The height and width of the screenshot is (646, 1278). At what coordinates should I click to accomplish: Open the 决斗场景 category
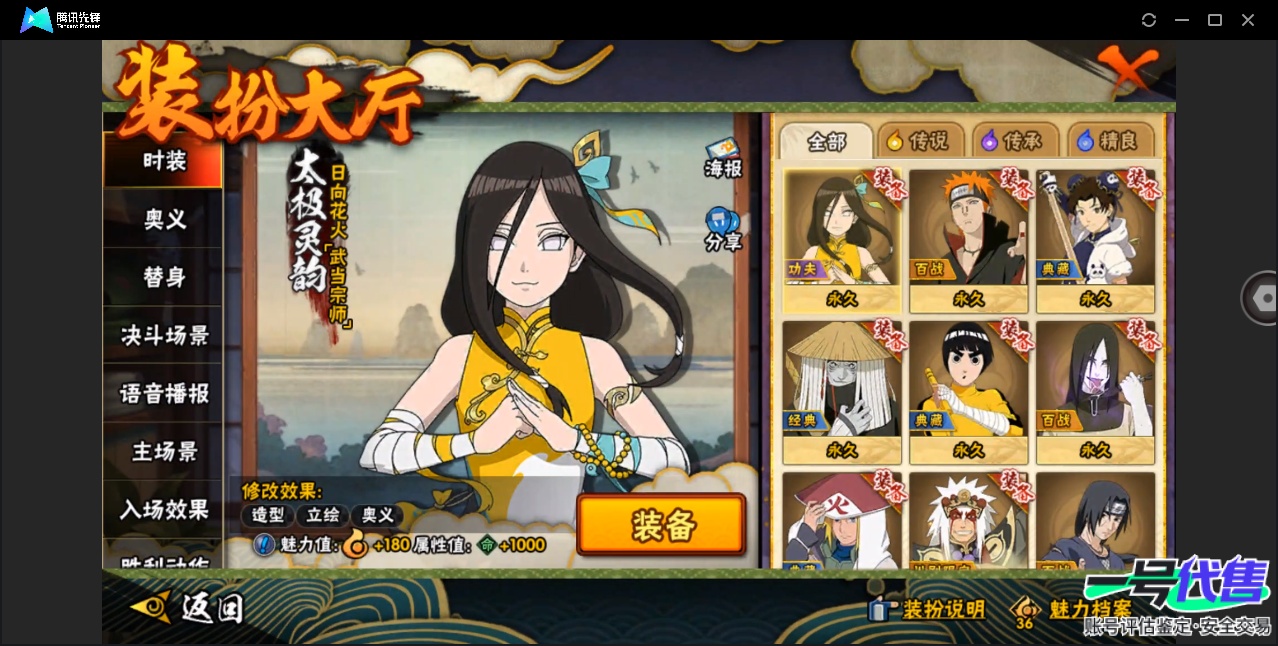click(x=164, y=335)
